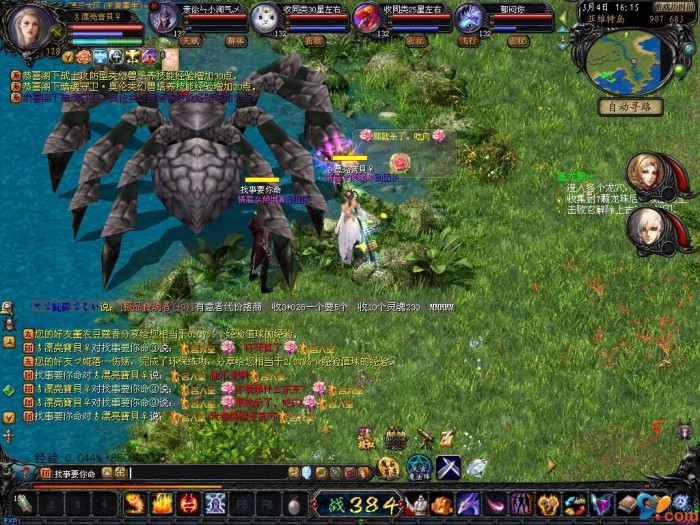
Task: Open the crossed swords combat icon
Action: 447,466
